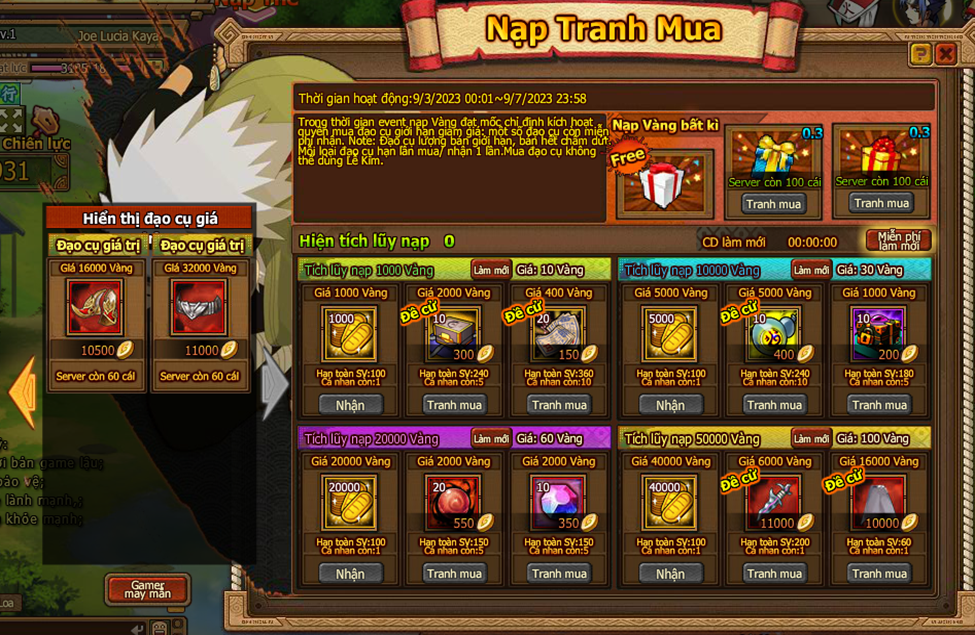Buy the blue gift box with Tranh mua
975x635 pixels.
(774, 204)
